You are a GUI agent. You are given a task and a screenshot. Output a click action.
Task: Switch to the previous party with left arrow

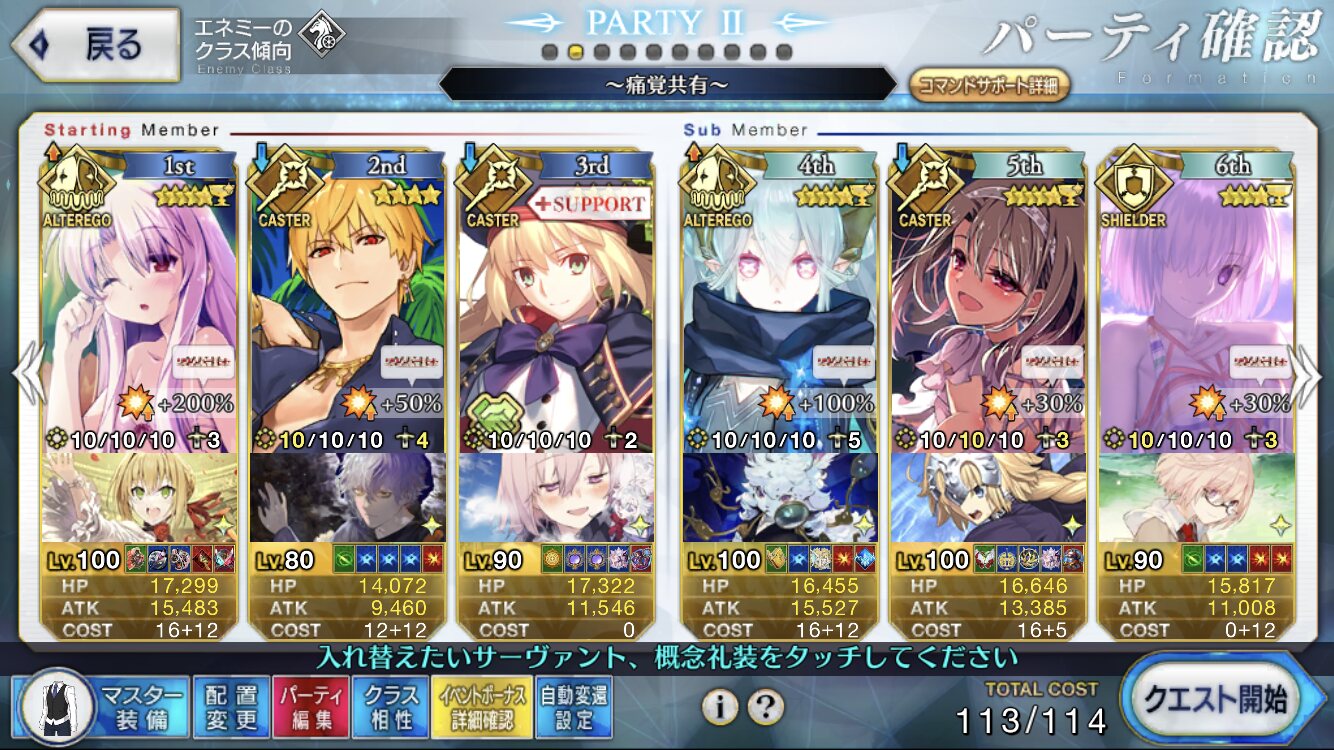coord(26,375)
